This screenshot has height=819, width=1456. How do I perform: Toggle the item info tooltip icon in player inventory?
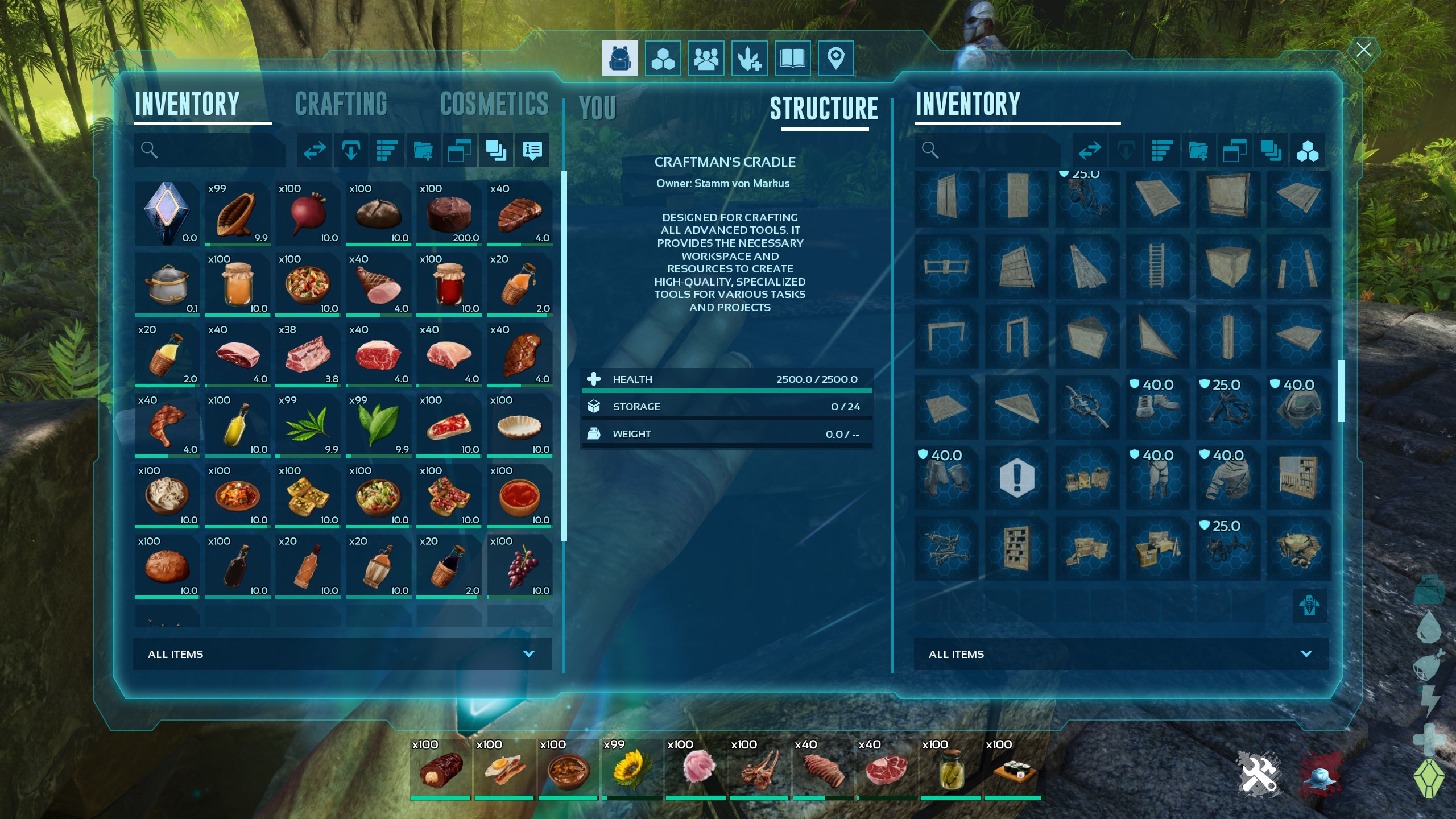click(532, 150)
